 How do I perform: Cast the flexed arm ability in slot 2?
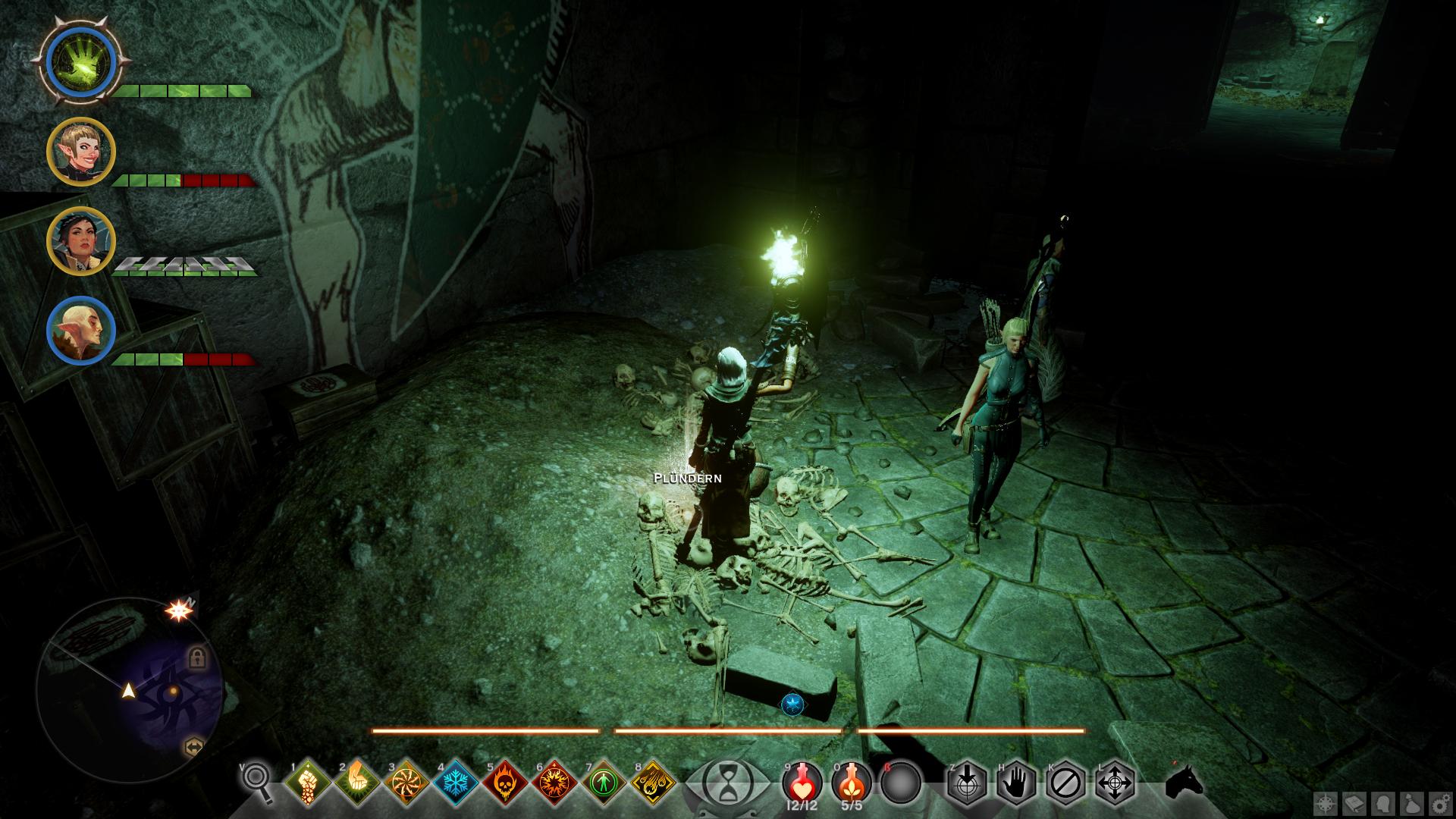(356, 781)
